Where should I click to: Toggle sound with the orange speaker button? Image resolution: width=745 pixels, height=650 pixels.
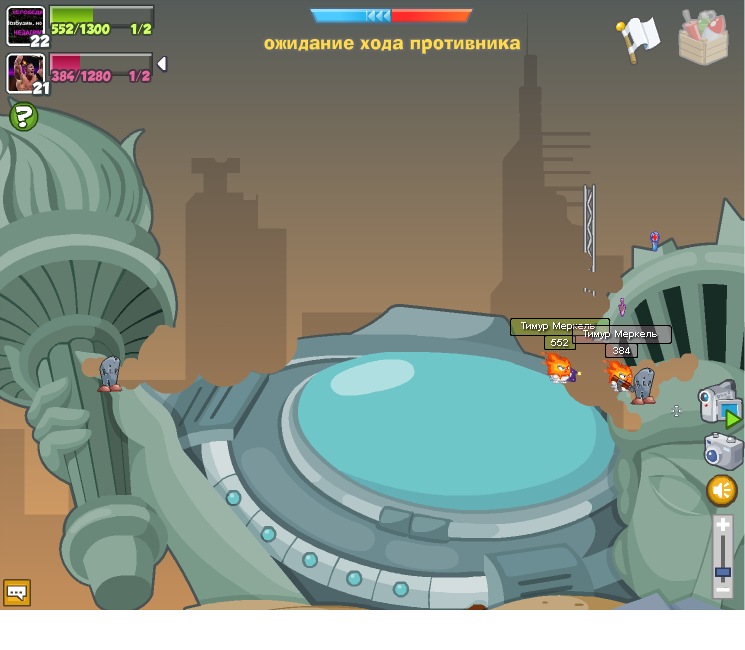tap(722, 490)
